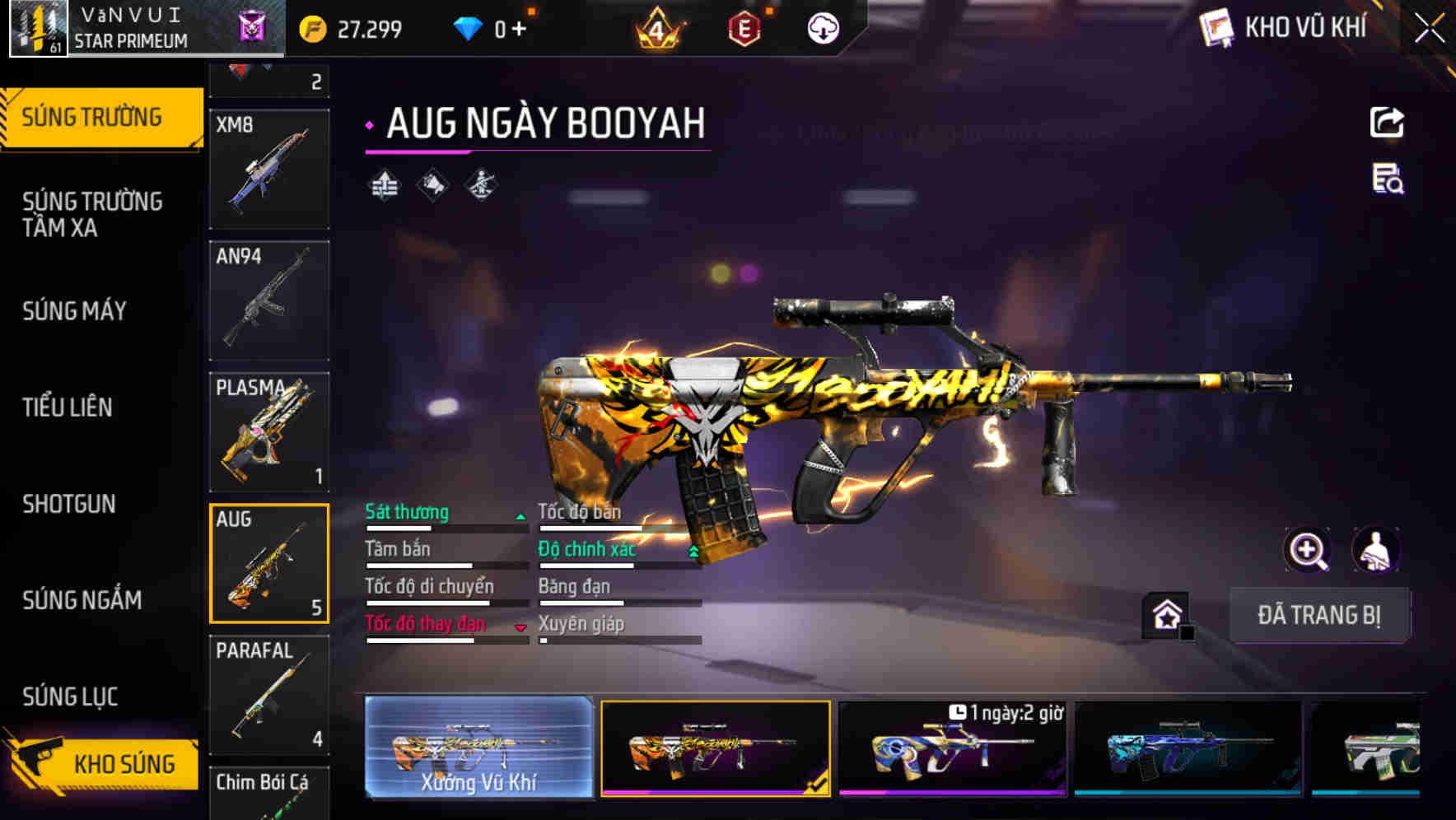
Task: Click the share icon
Action: (1387, 123)
